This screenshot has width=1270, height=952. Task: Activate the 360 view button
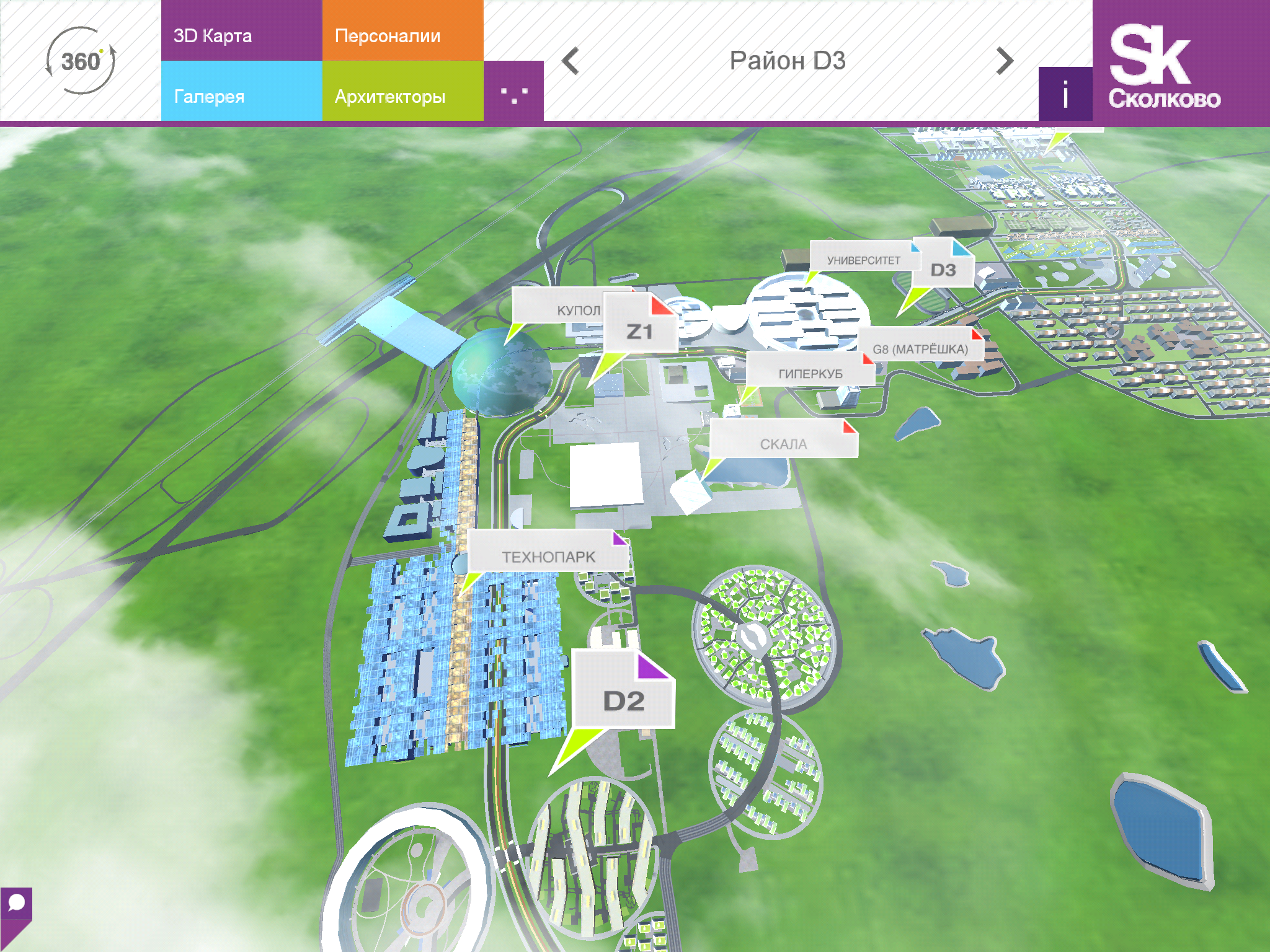click(81, 61)
